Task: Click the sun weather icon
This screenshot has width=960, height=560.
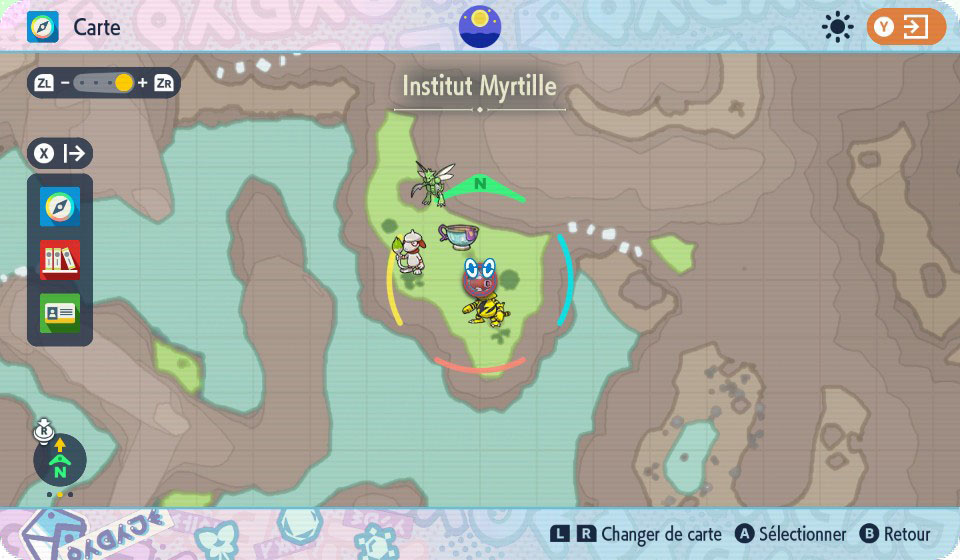Action: coord(836,27)
